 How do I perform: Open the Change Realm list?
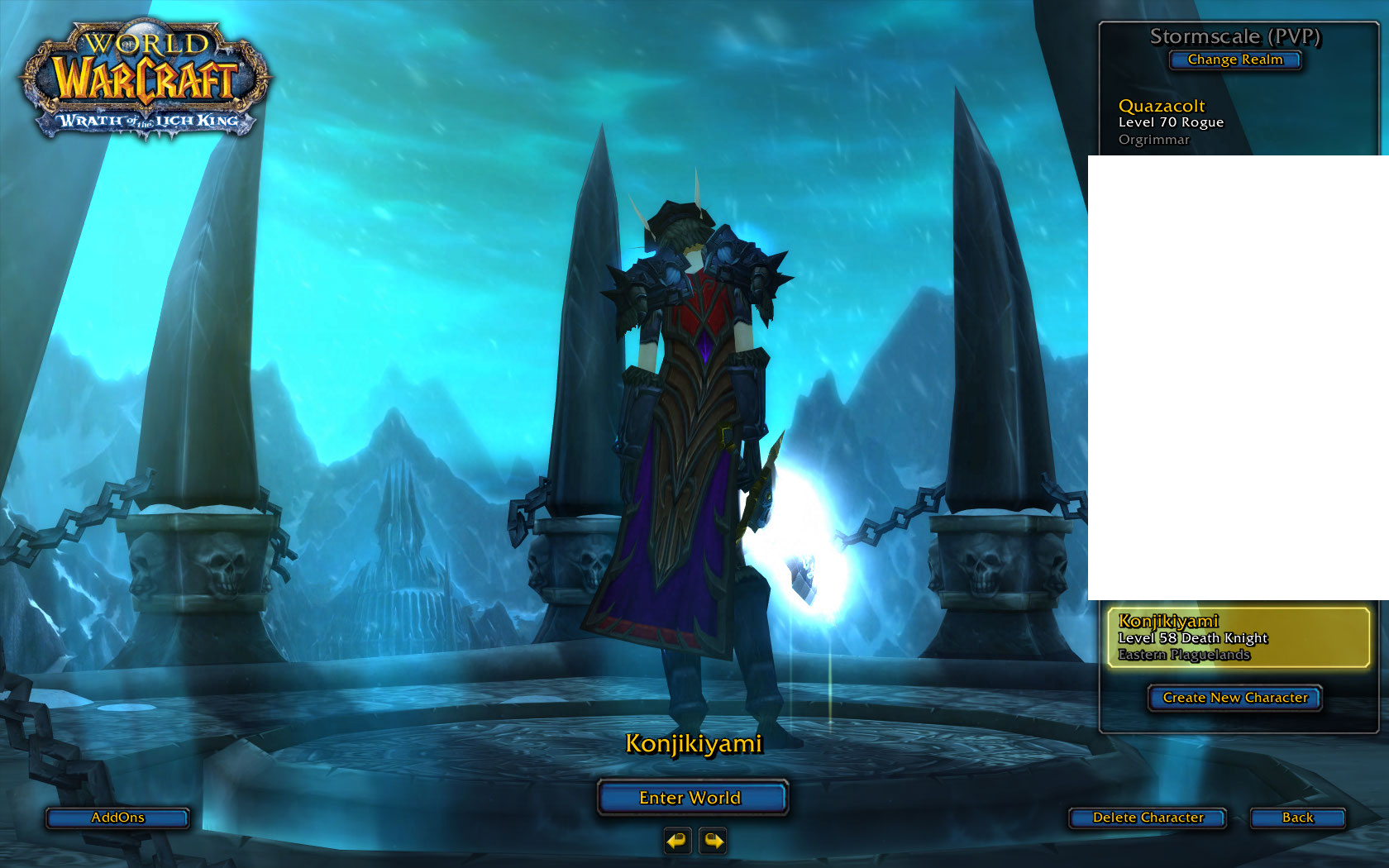point(1234,60)
